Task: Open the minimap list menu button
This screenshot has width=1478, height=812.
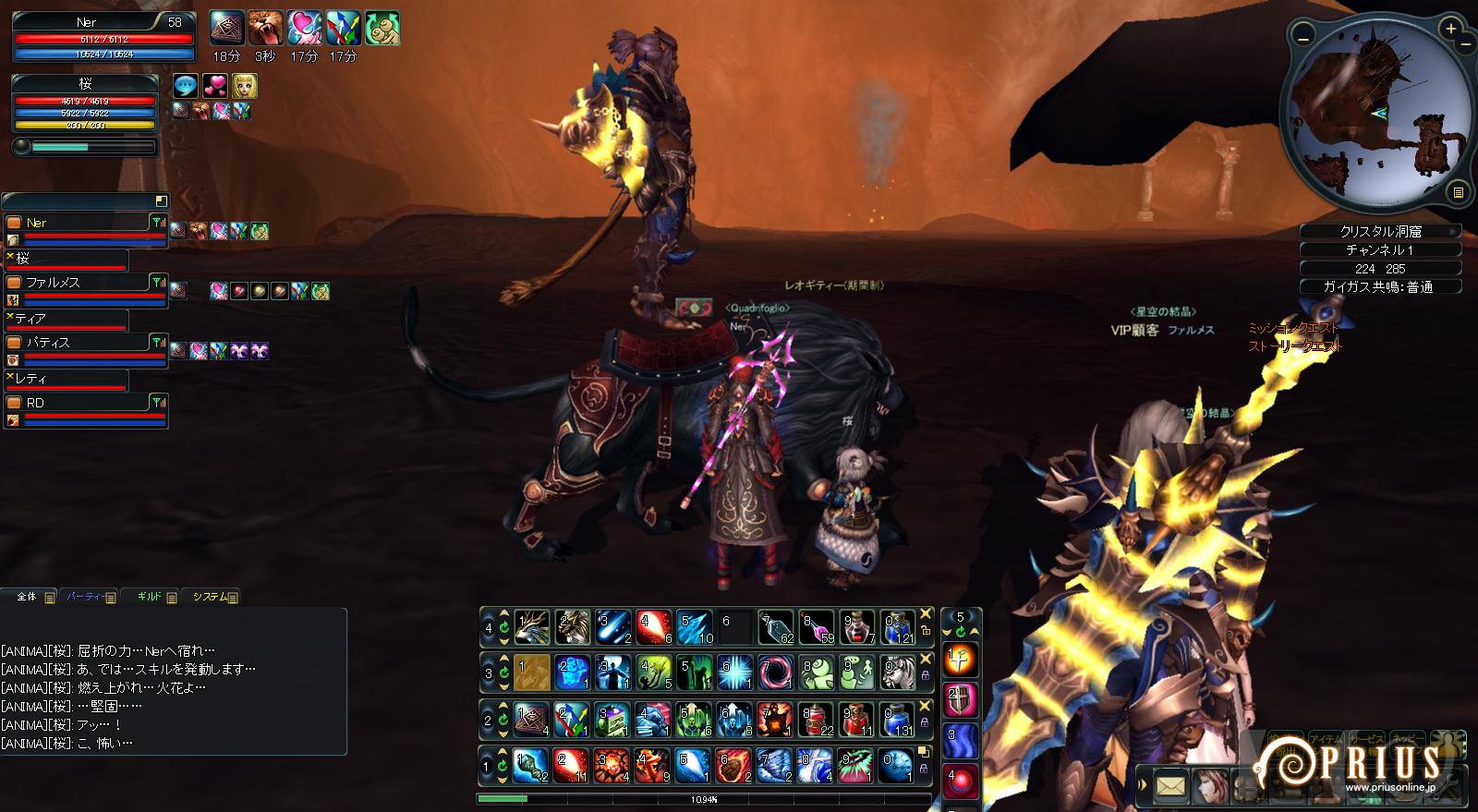Action: point(1458,192)
